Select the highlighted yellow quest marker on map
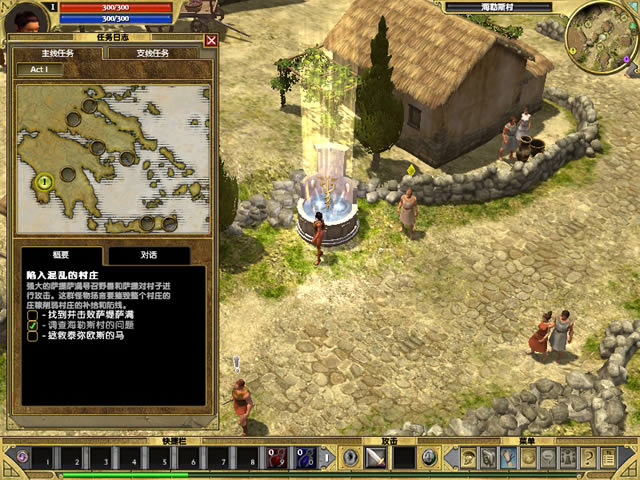640x480 pixels. [x=44, y=182]
